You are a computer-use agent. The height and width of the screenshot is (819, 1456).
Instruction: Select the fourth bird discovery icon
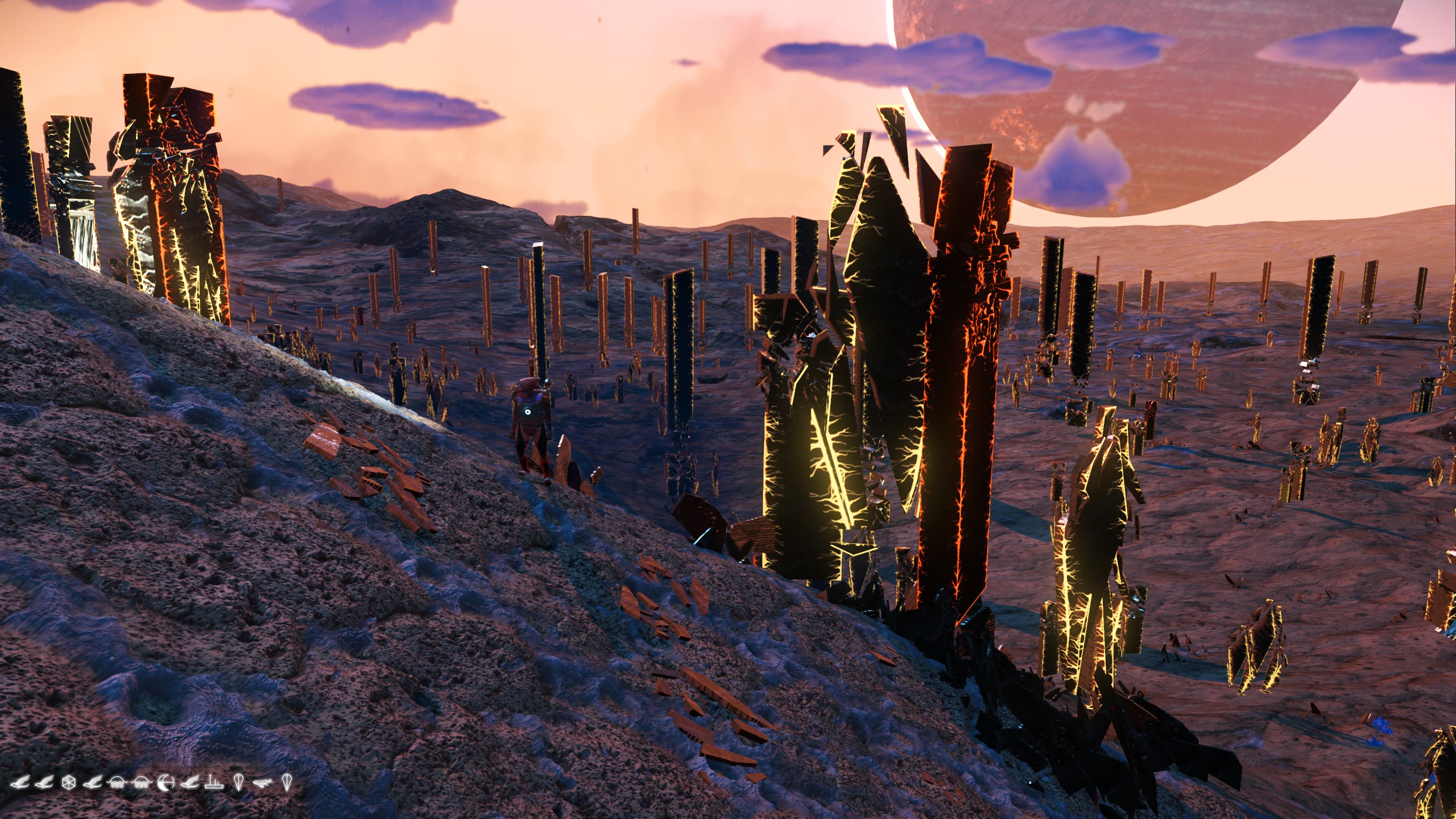191,781
